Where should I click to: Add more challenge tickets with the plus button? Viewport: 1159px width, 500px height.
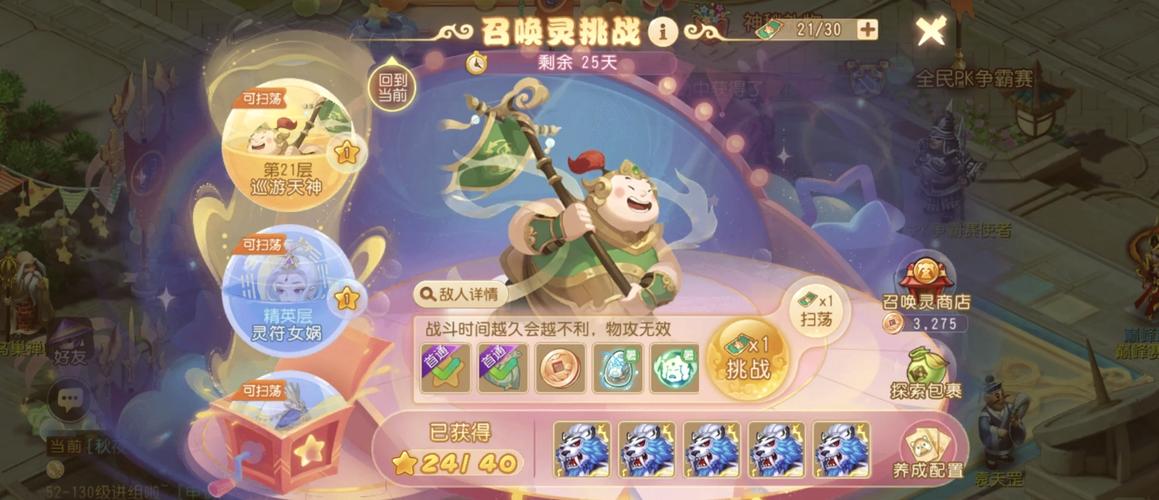(x=867, y=30)
